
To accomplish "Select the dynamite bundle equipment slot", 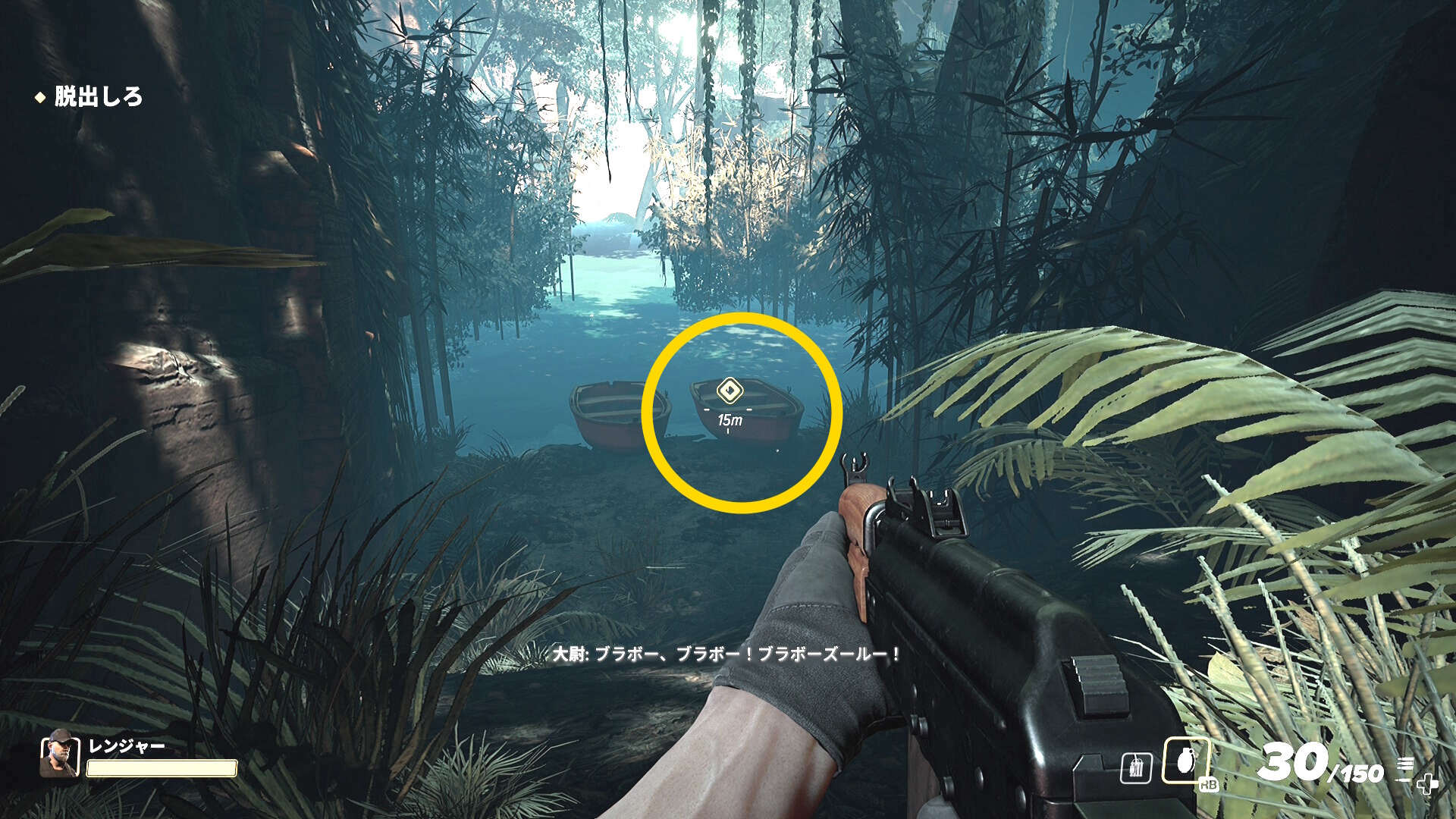I will coord(1136,768).
